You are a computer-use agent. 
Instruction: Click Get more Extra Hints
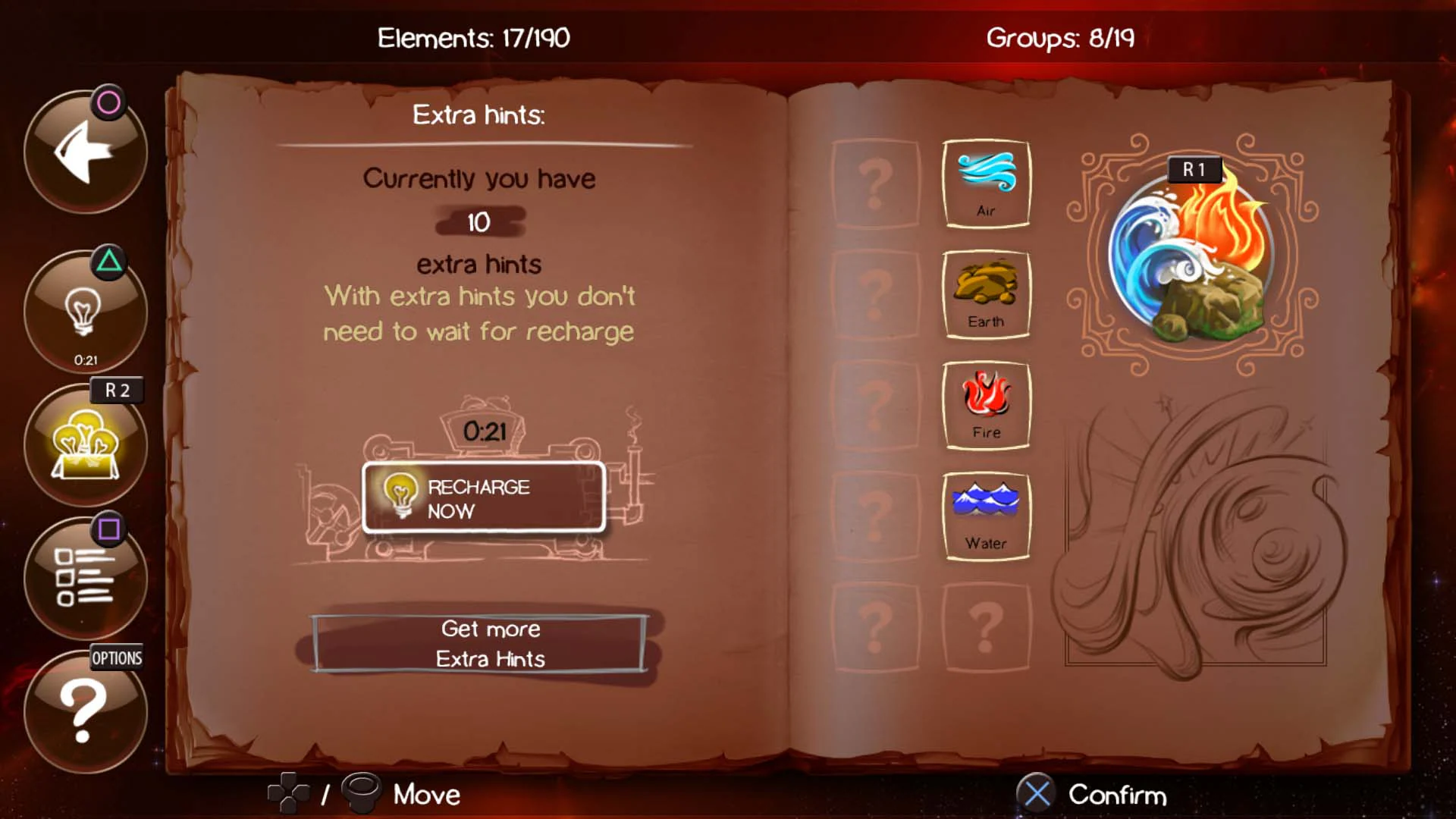(491, 644)
